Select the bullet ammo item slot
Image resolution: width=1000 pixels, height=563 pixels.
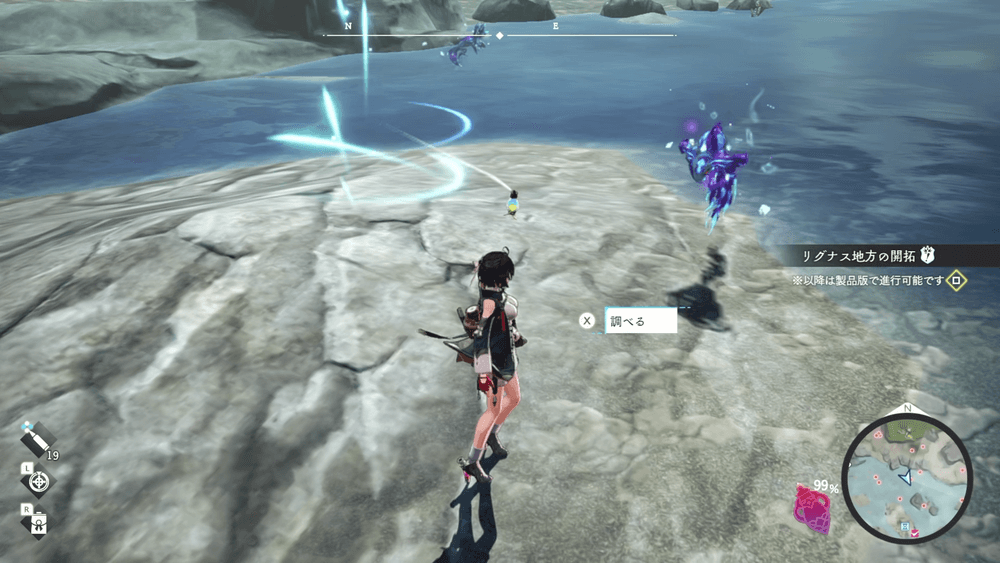tap(37, 438)
